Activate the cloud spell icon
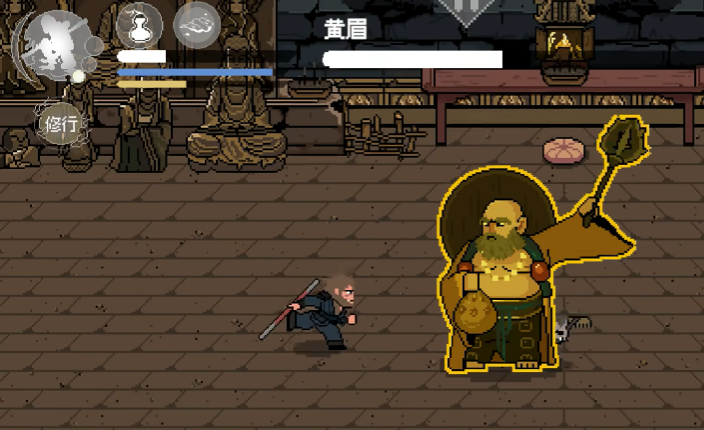The height and width of the screenshot is (430, 704). tap(197, 24)
